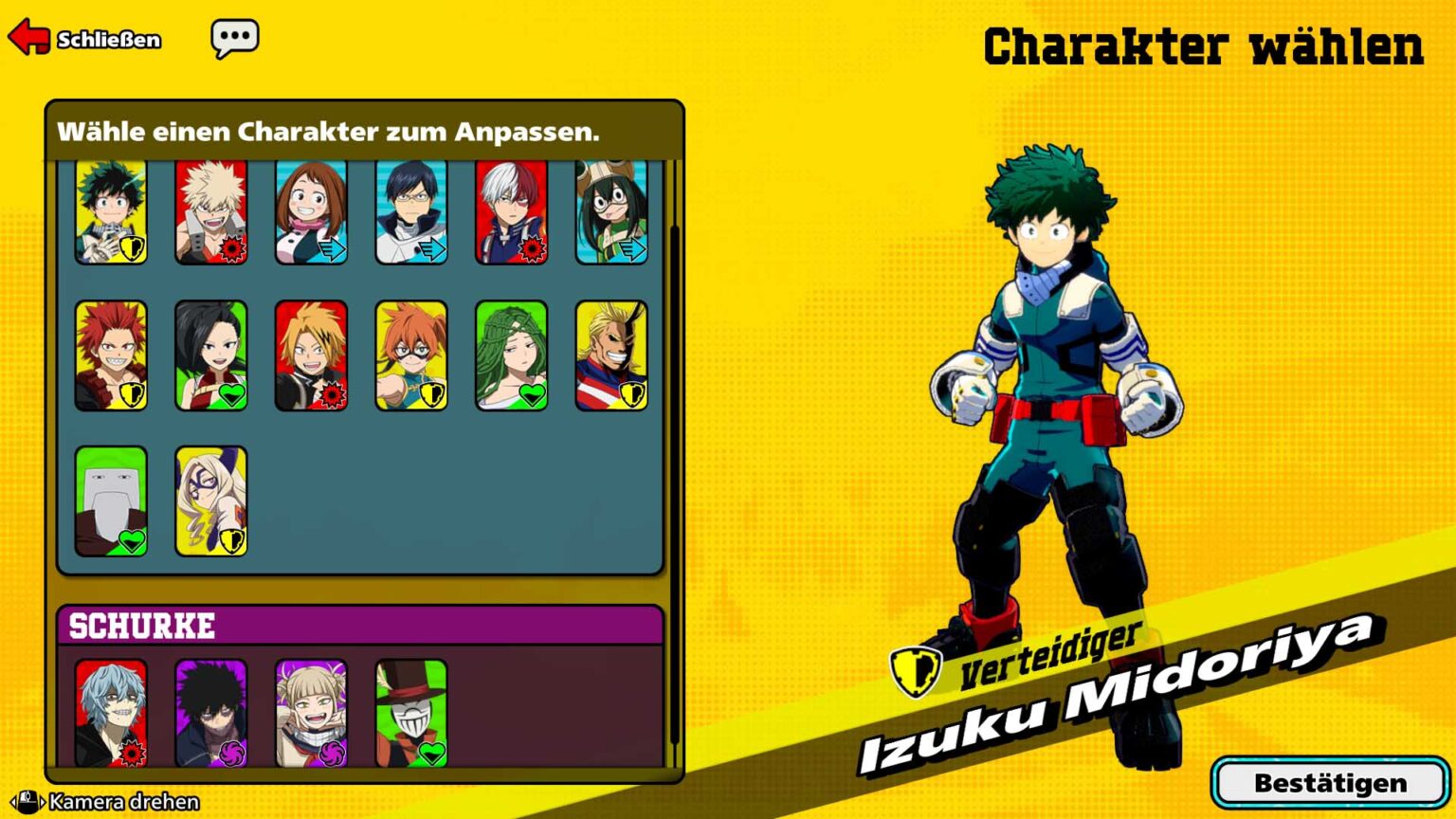The image size is (1456, 819).
Task: Select the Tsuyu Asui character portrait
Action: coord(613,212)
